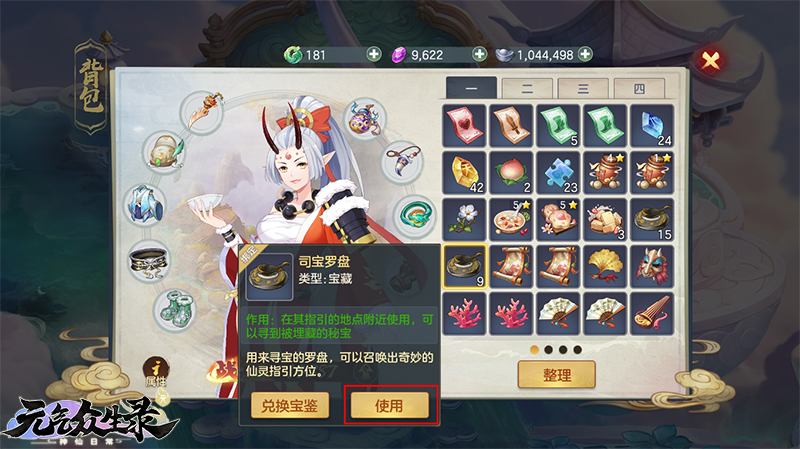Open the 属性 attributes button
Viewport: 800px width, 449px height.
tap(155, 372)
